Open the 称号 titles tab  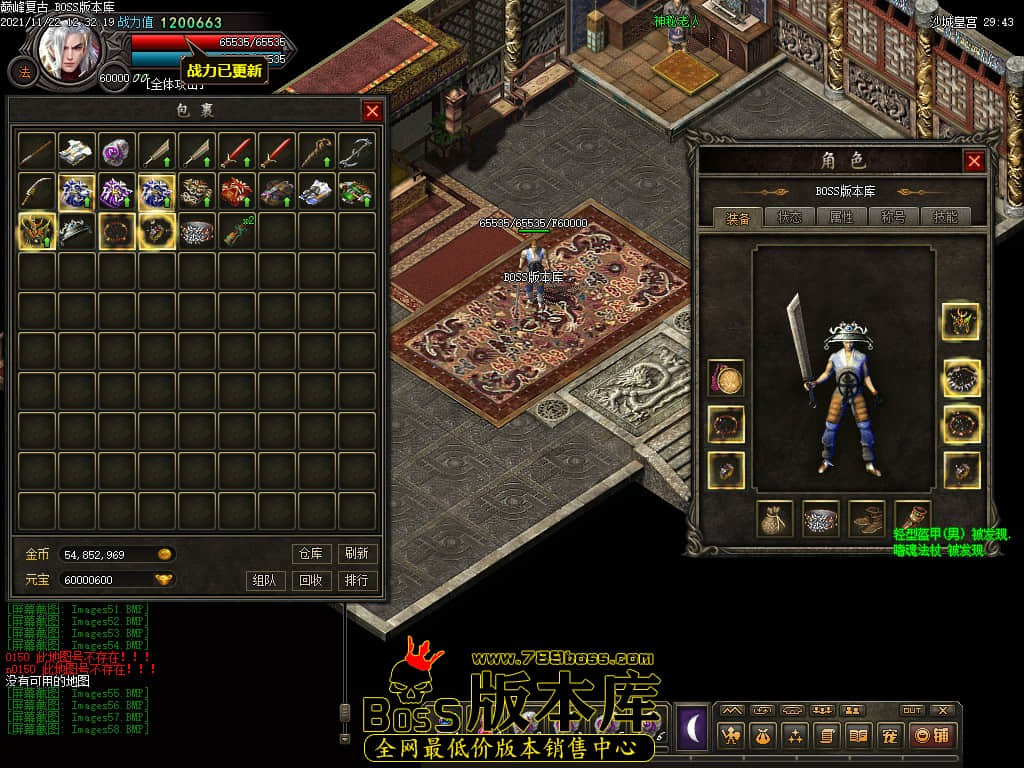pos(892,217)
